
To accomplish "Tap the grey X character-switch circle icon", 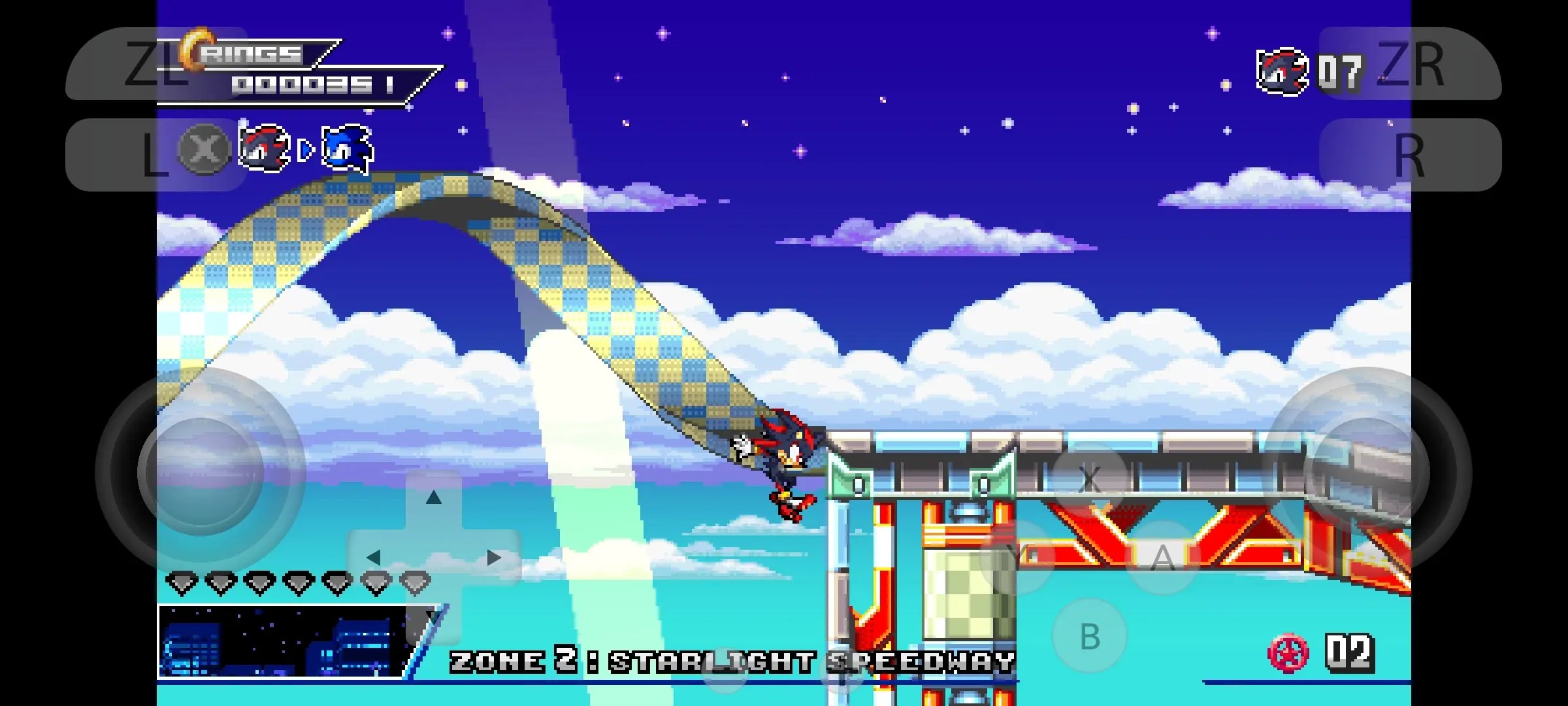I will tap(202, 149).
